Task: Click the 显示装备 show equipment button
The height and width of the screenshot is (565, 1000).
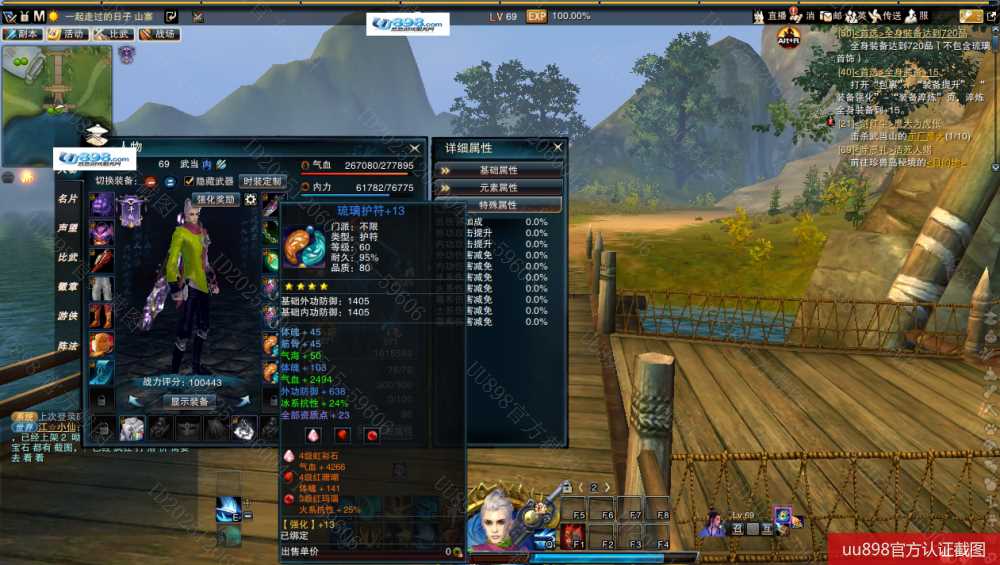Action: (x=187, y=401)
